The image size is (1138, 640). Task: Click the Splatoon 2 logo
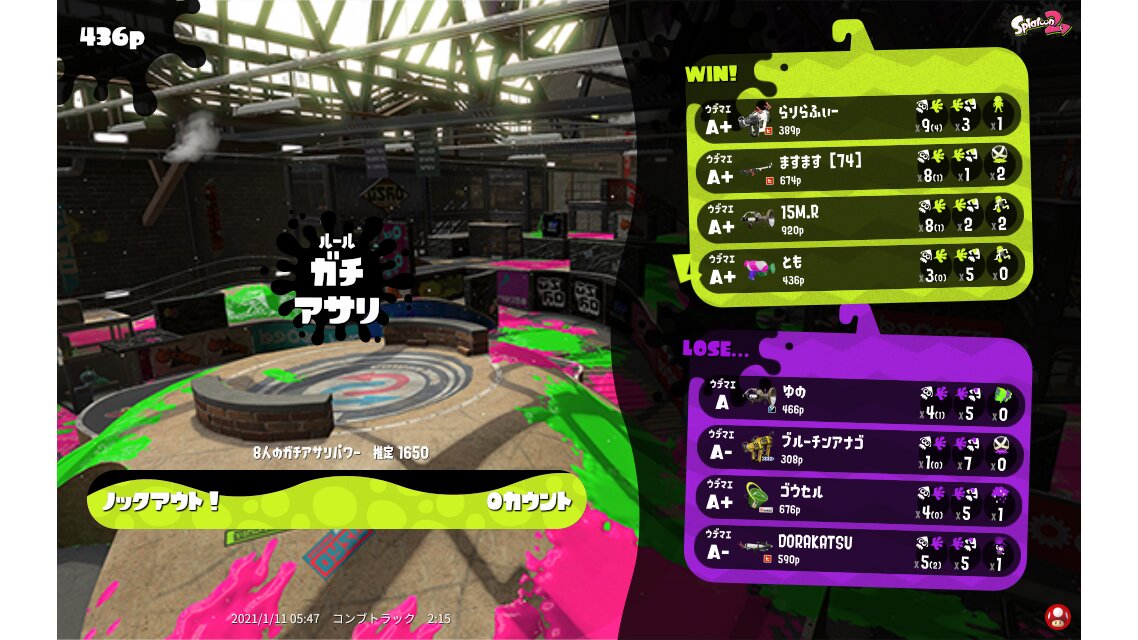(x=1040, y=24)
